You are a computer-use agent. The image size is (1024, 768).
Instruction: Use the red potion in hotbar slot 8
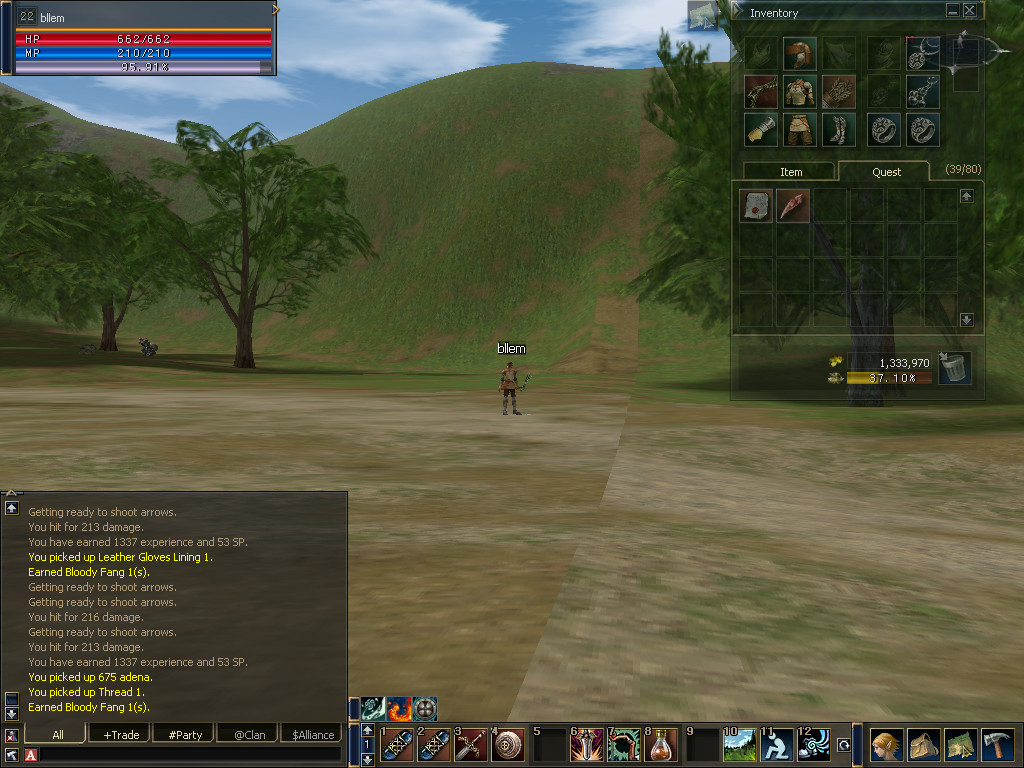[662, 745]
